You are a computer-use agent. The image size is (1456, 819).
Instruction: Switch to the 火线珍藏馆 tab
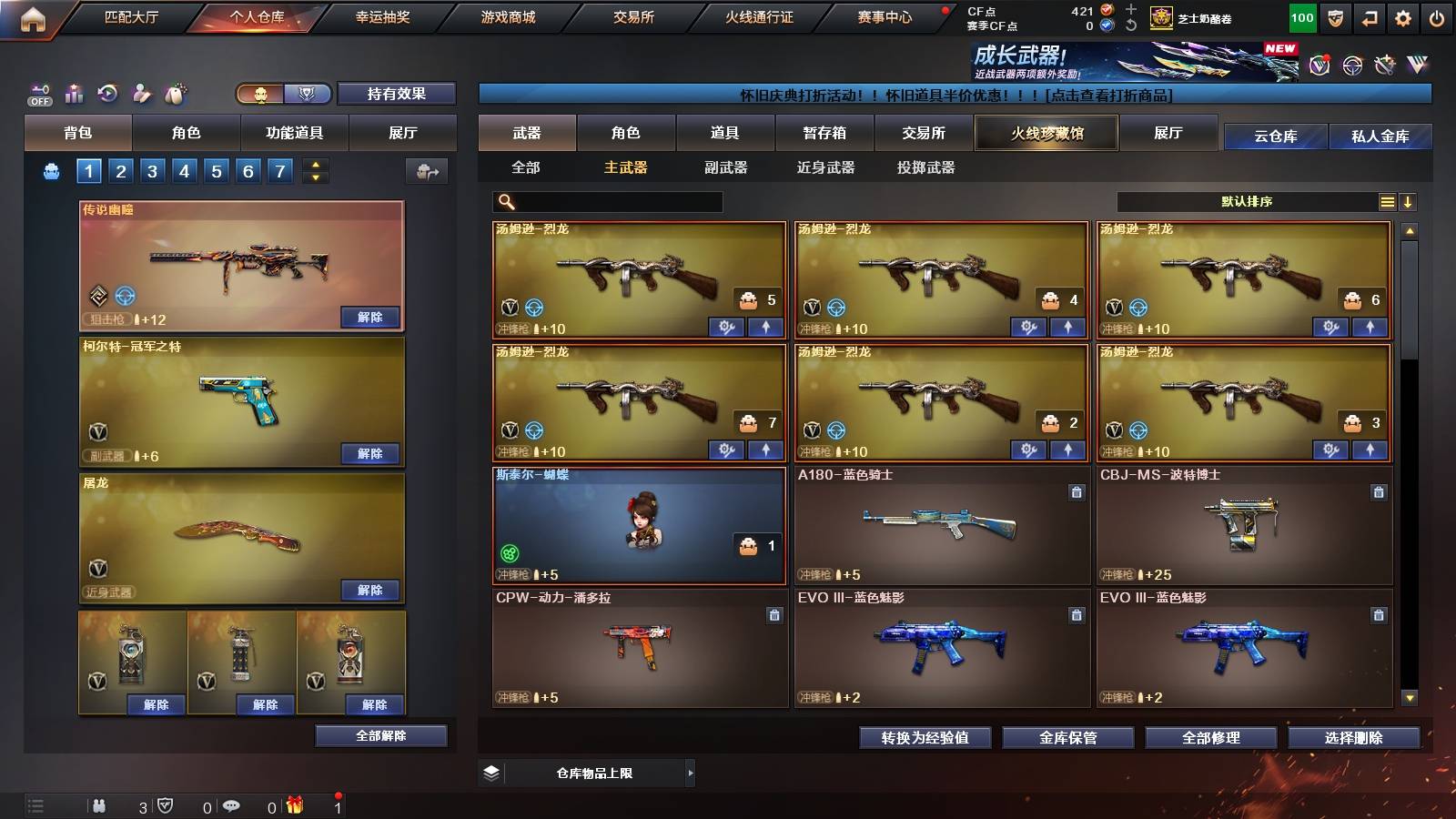(1046, 133)
